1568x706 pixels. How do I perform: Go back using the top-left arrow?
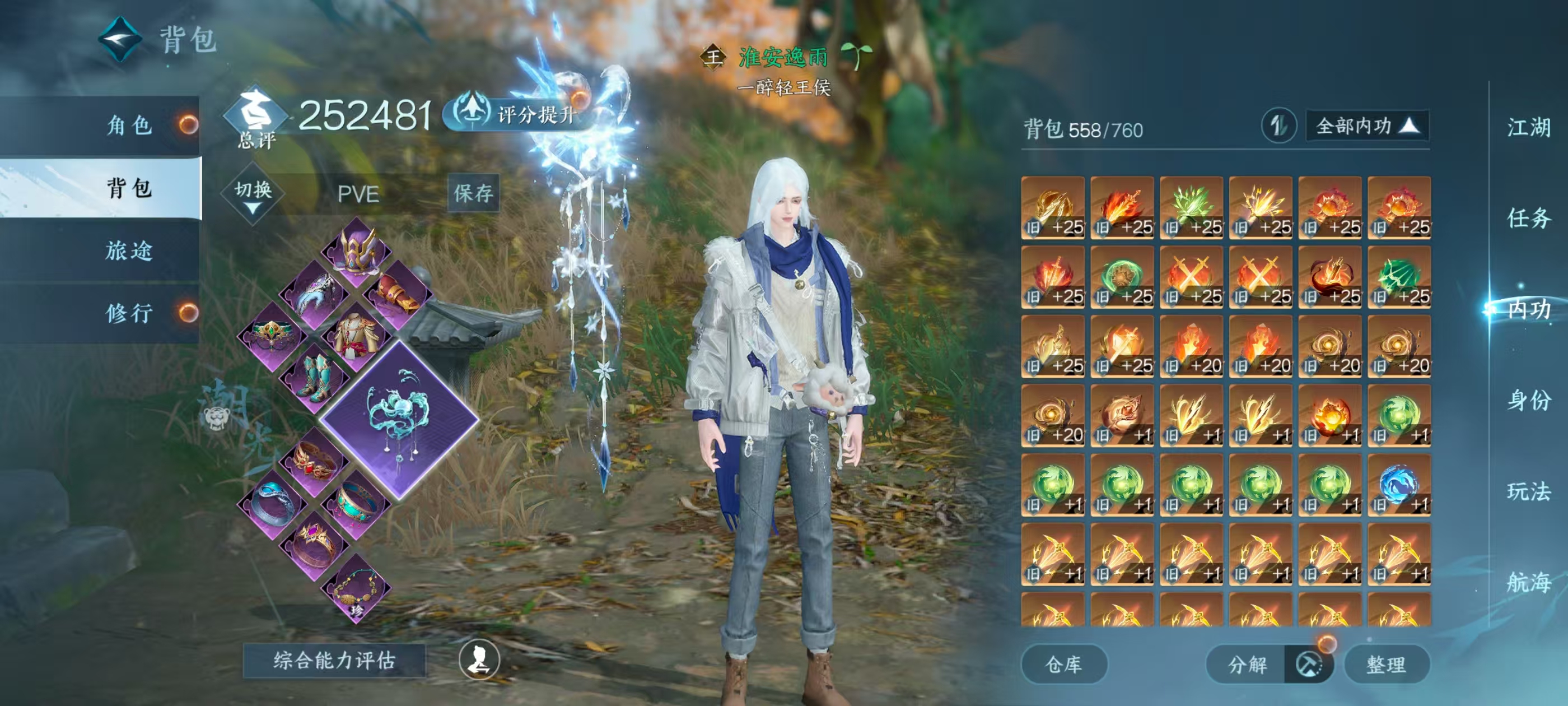(120, 40)
